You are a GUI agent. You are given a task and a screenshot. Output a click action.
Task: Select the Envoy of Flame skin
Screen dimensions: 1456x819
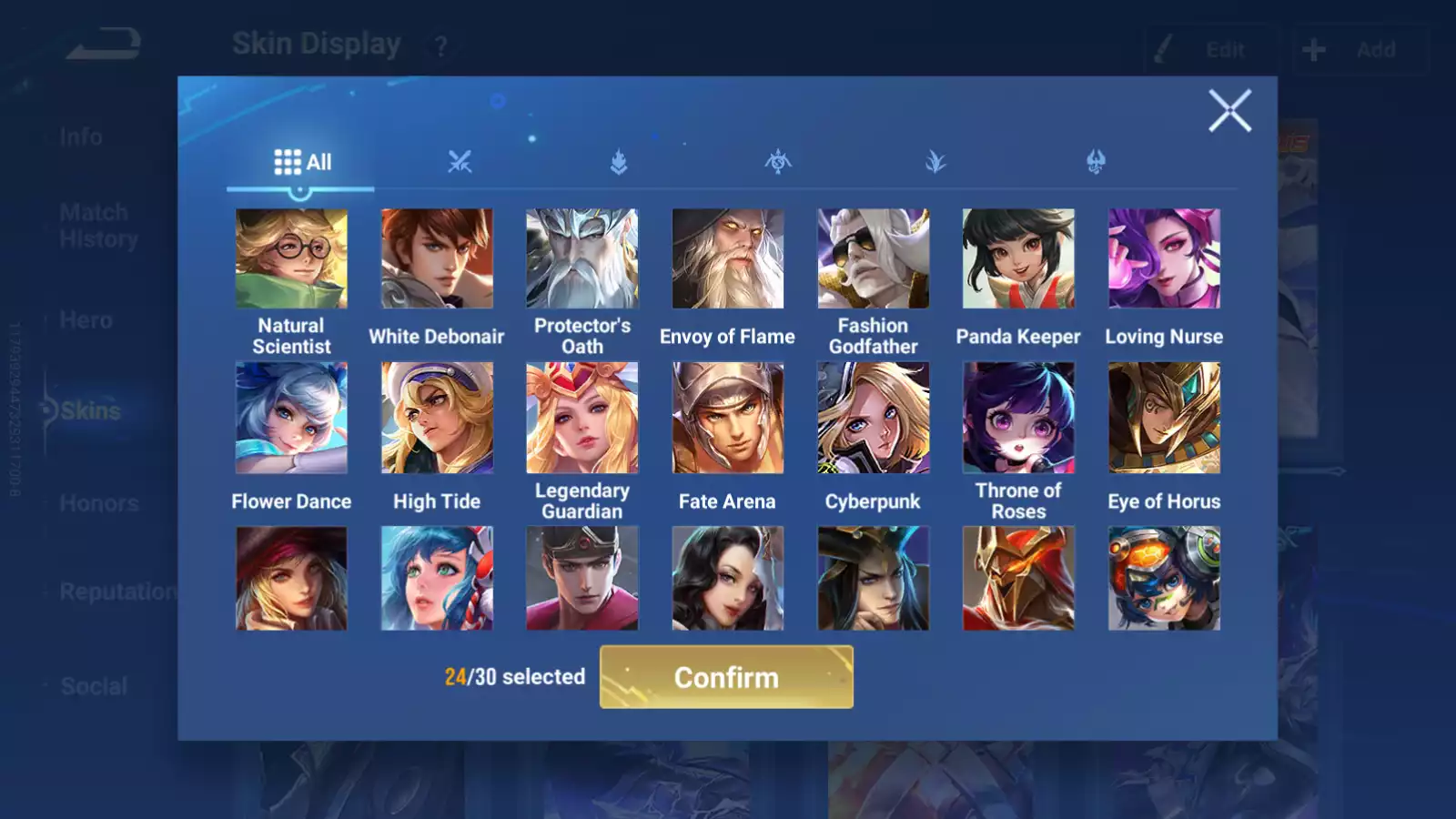[728, 259]
